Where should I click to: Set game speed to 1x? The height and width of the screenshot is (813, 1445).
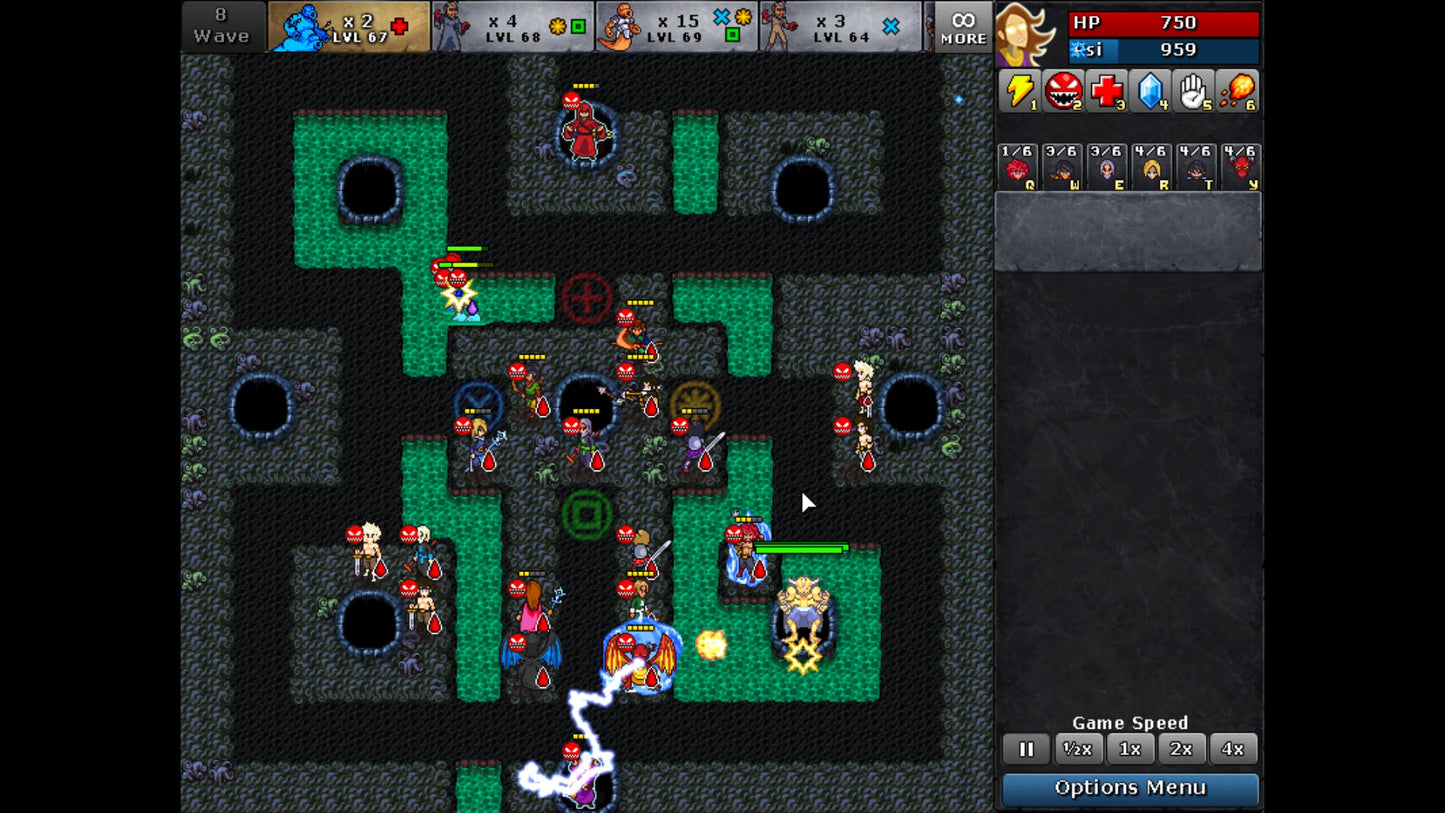1130,749
